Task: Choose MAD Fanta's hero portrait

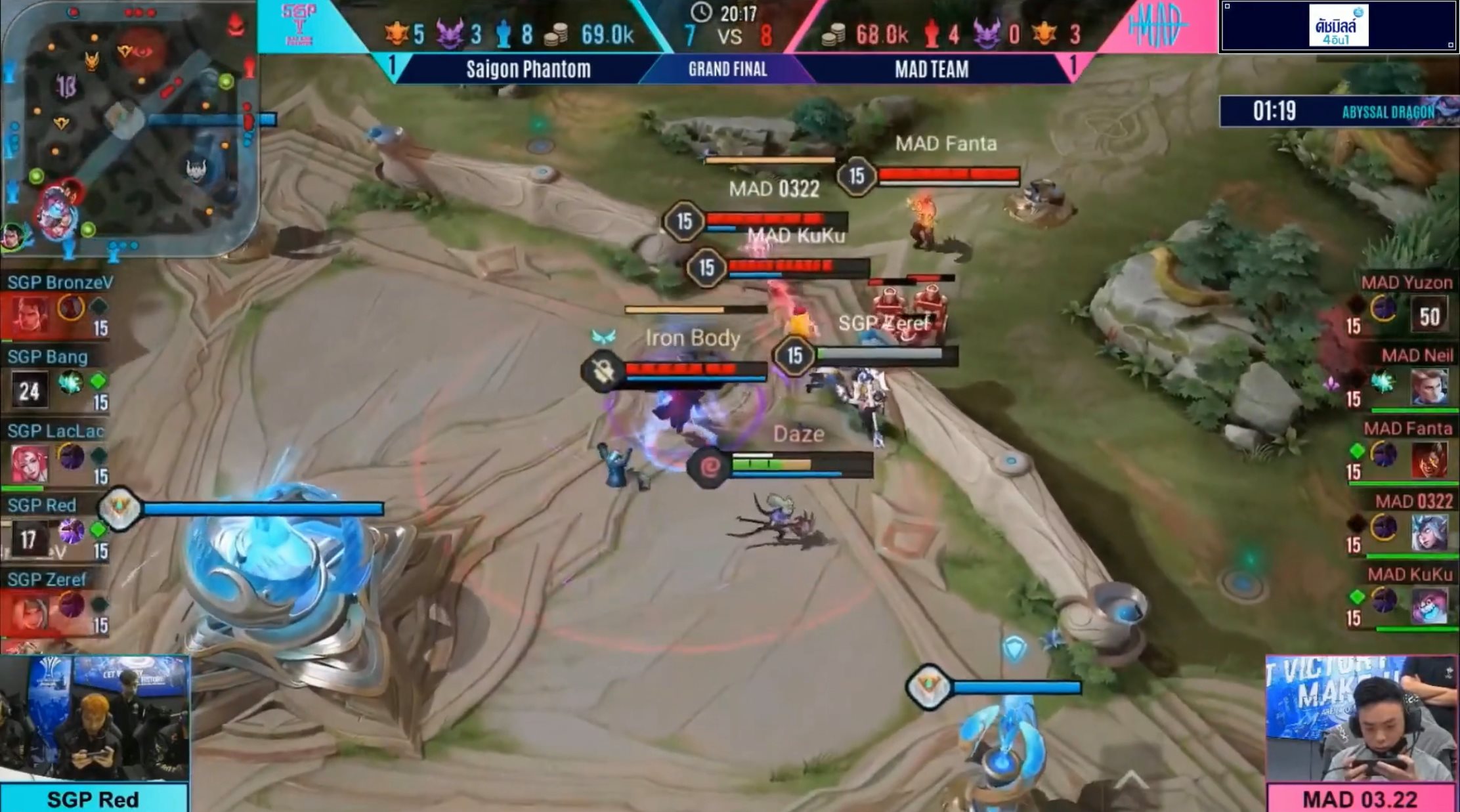Action: [x=1429, y=459]
